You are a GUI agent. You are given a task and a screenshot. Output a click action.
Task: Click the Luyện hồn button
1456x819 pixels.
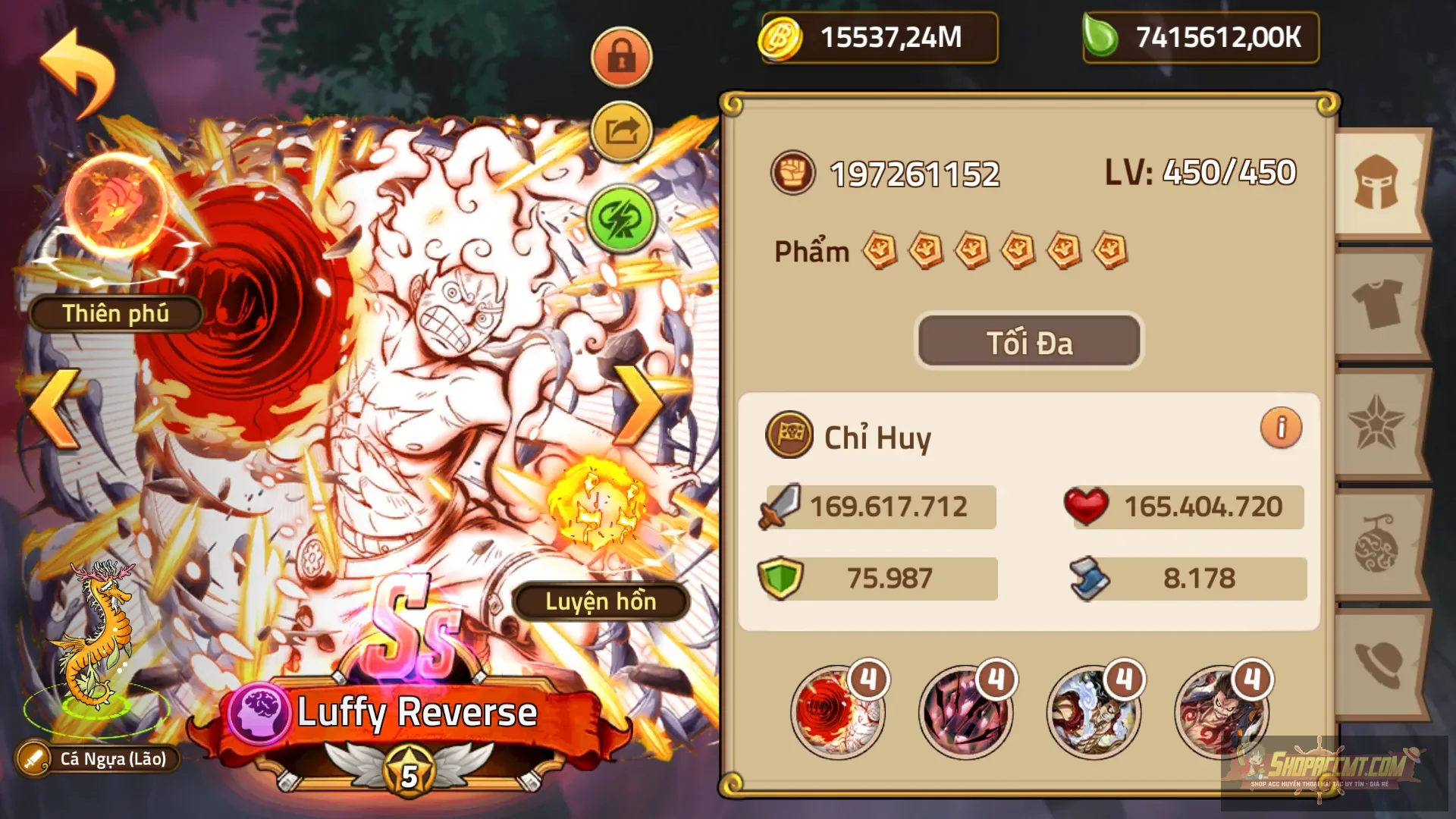[x=599, y=603]
